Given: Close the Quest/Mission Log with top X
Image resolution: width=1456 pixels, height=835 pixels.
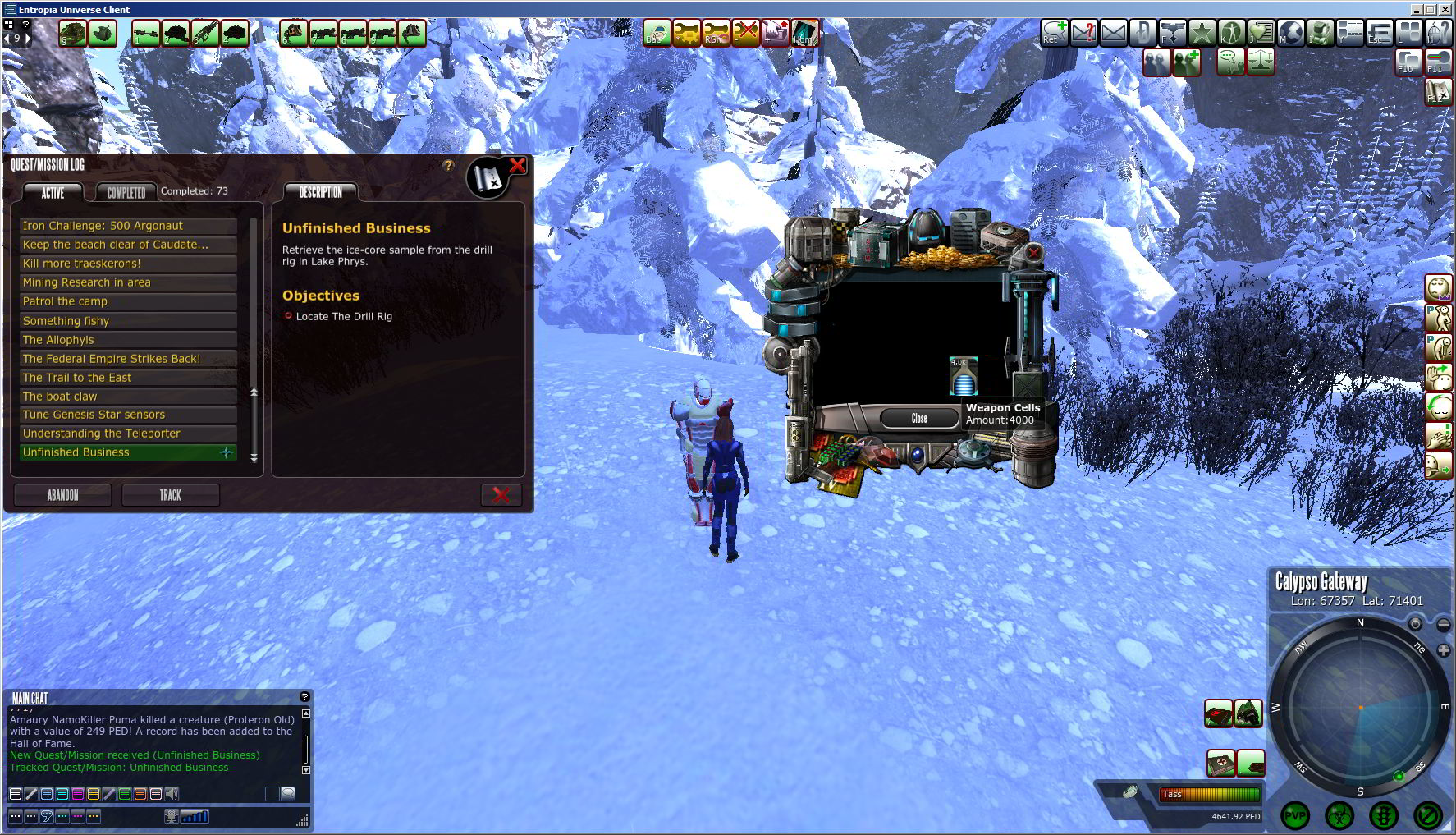Looking at the screenshot, I should (517, 166).
